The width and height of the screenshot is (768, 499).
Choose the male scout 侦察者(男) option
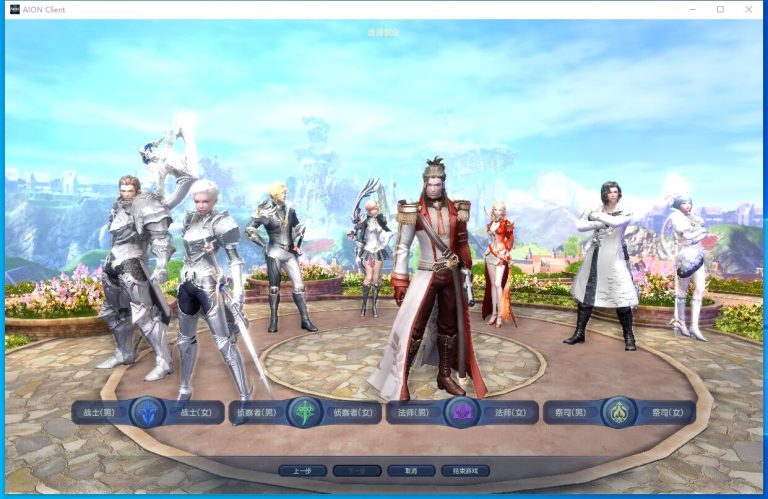[256, 412]
